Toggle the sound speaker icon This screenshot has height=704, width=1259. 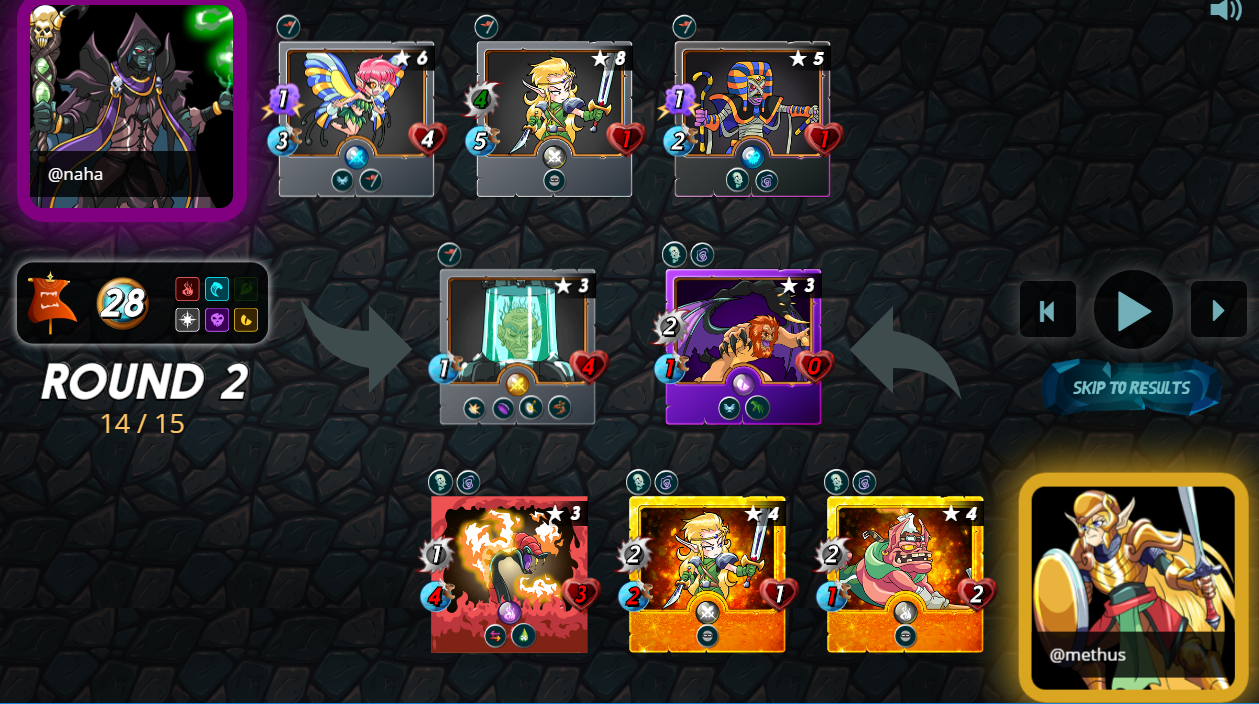tap(1225, 11)
